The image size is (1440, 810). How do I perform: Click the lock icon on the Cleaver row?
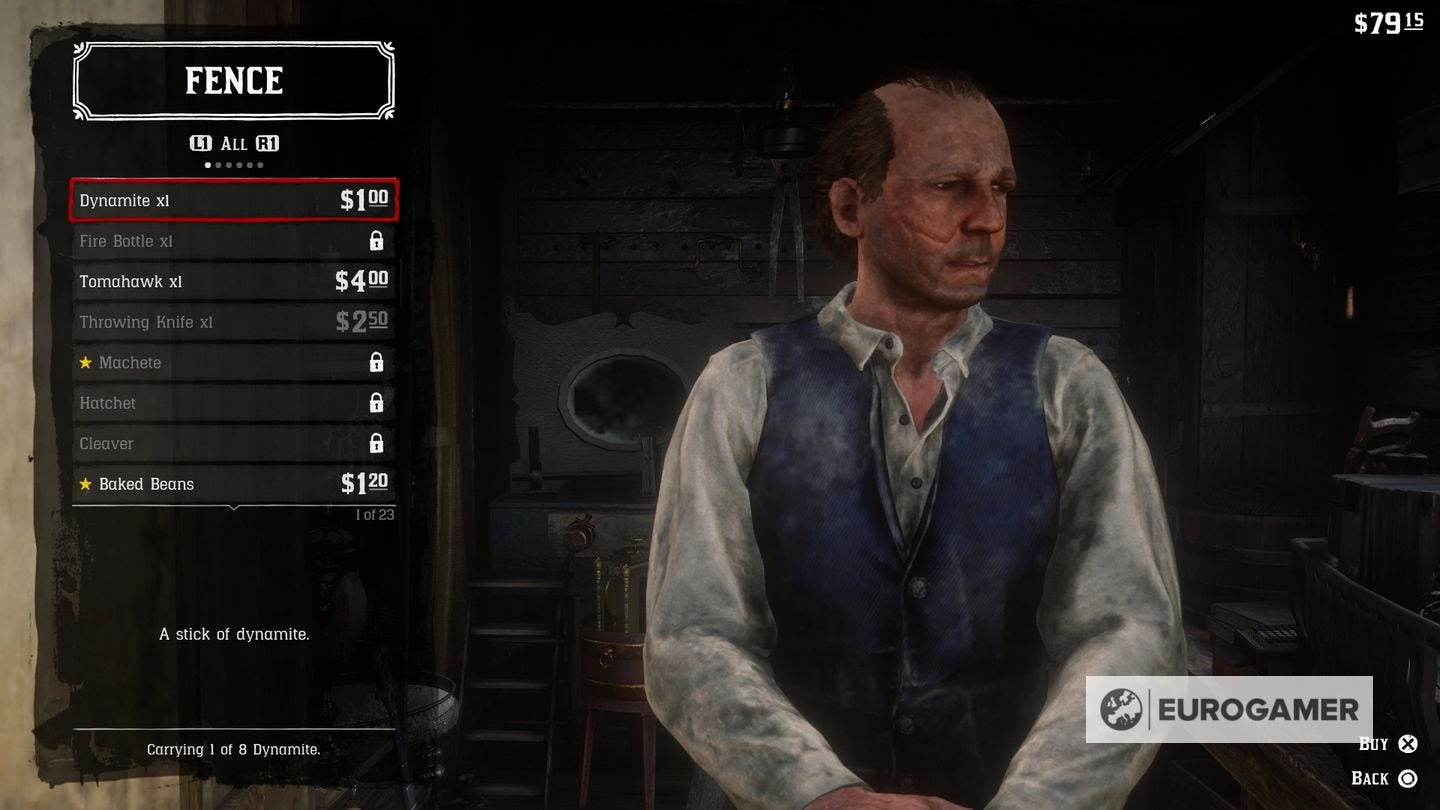377,443
